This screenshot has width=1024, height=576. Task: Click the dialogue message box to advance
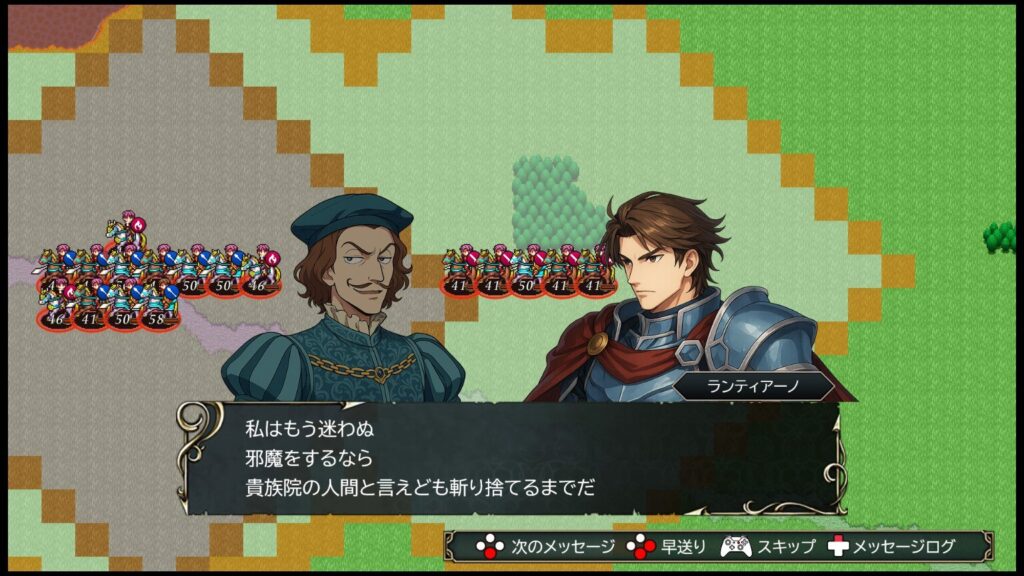[512, 458]
